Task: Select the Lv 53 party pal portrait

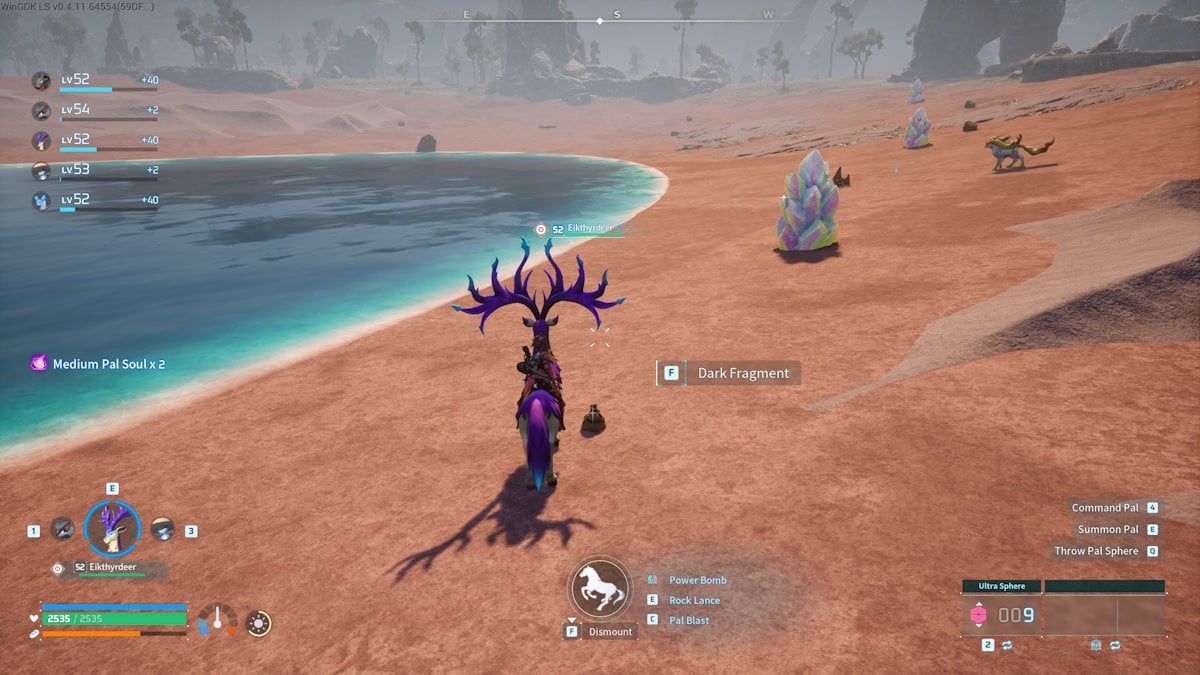Action: [x=41, y=171]
